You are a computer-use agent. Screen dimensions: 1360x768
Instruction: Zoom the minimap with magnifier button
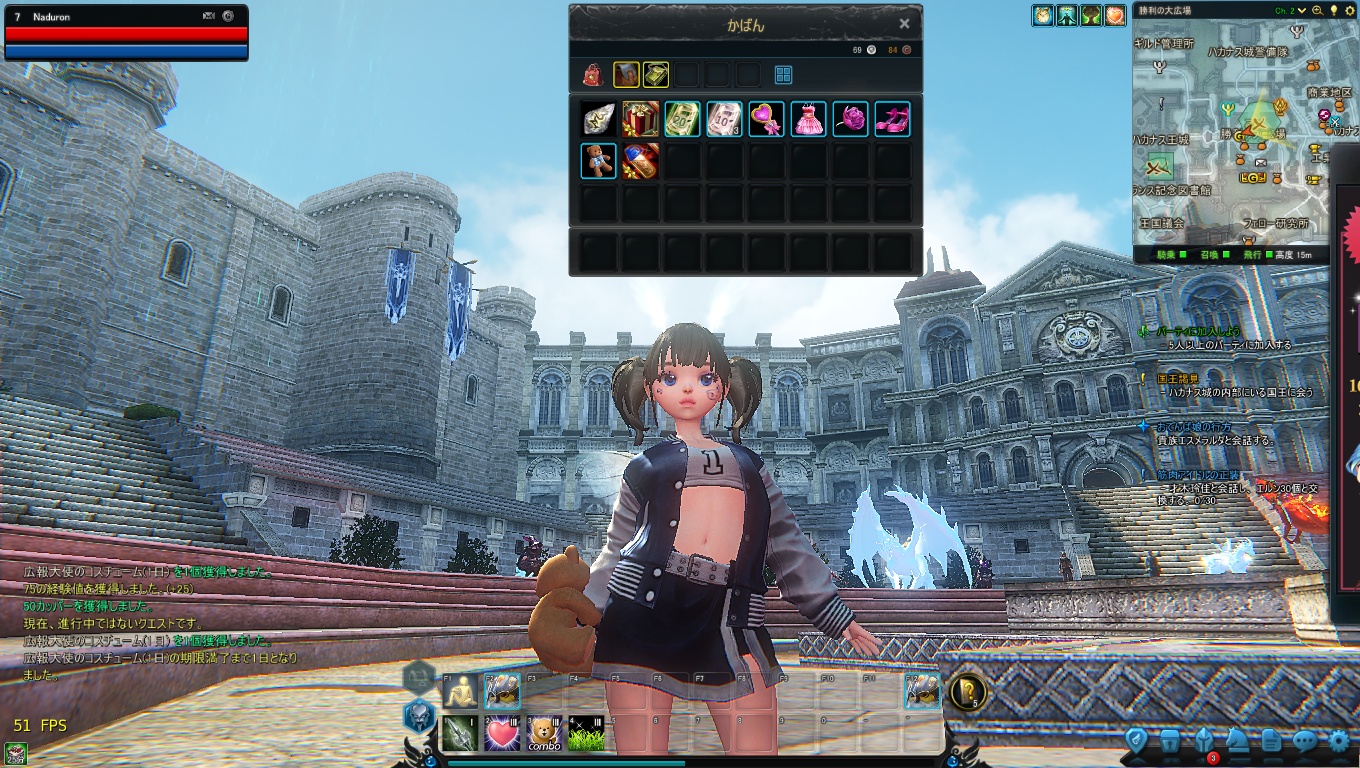(x=1317, y=11)
